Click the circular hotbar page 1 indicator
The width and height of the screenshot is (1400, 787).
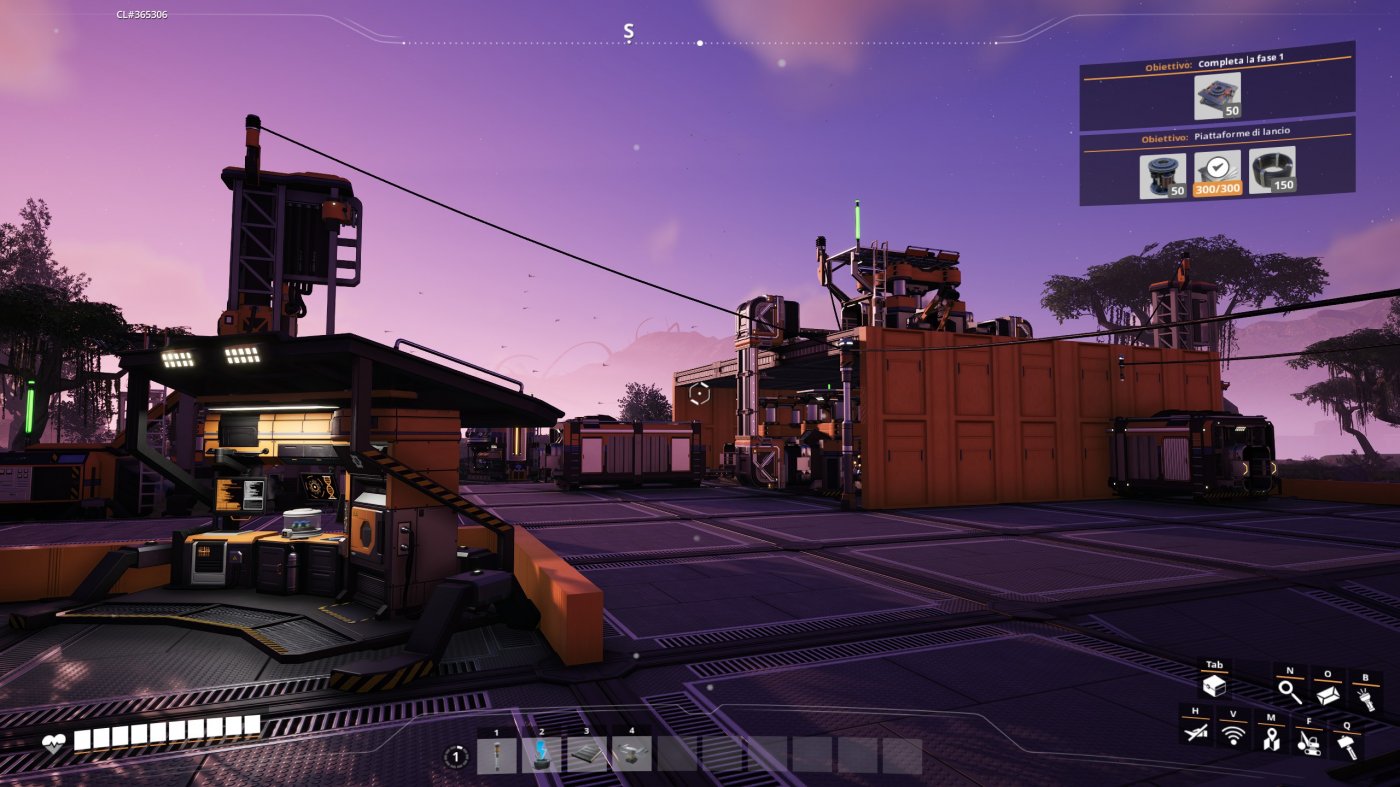457,757
